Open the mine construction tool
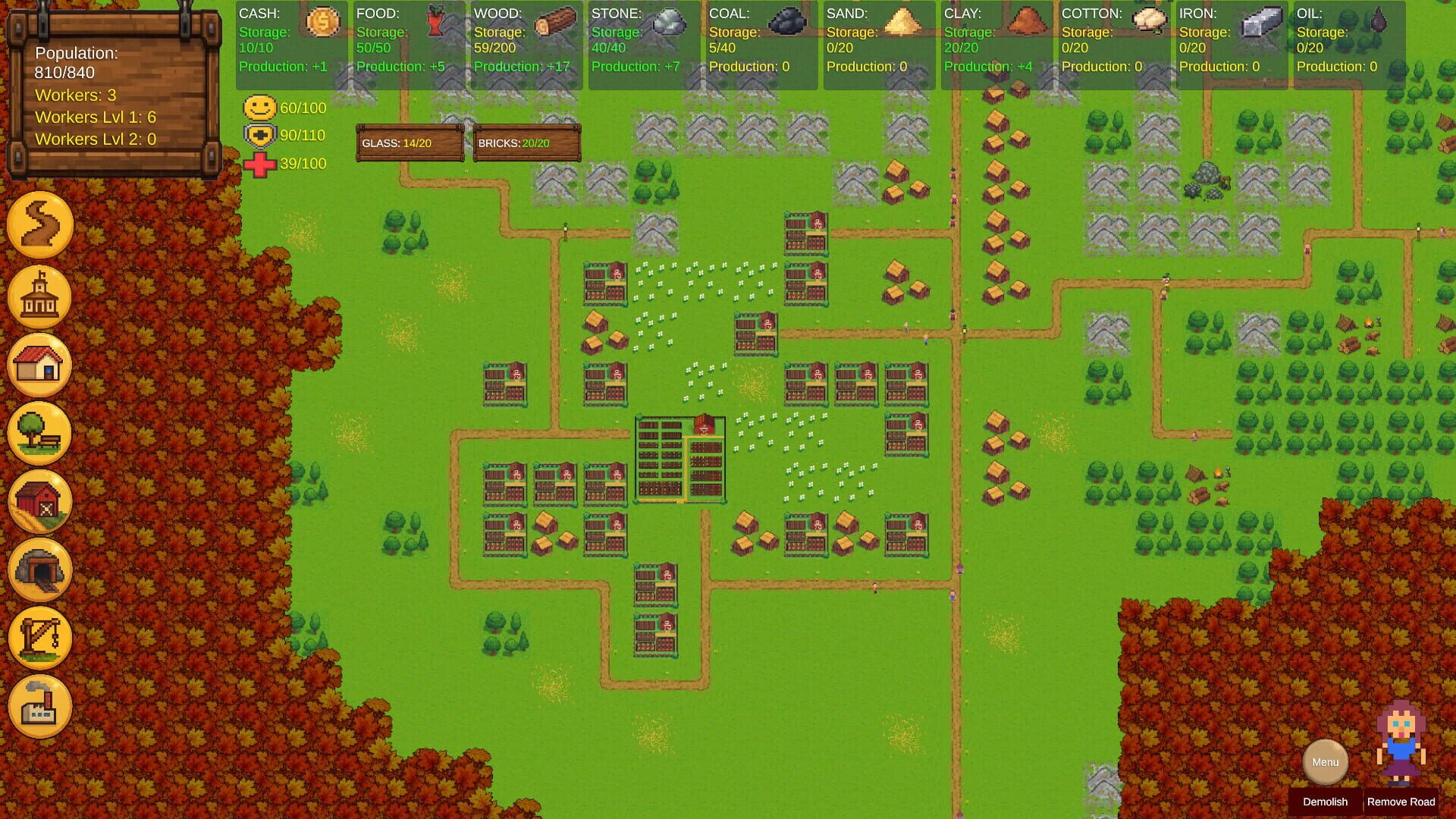1456x819 pixels. click(40, 570)
